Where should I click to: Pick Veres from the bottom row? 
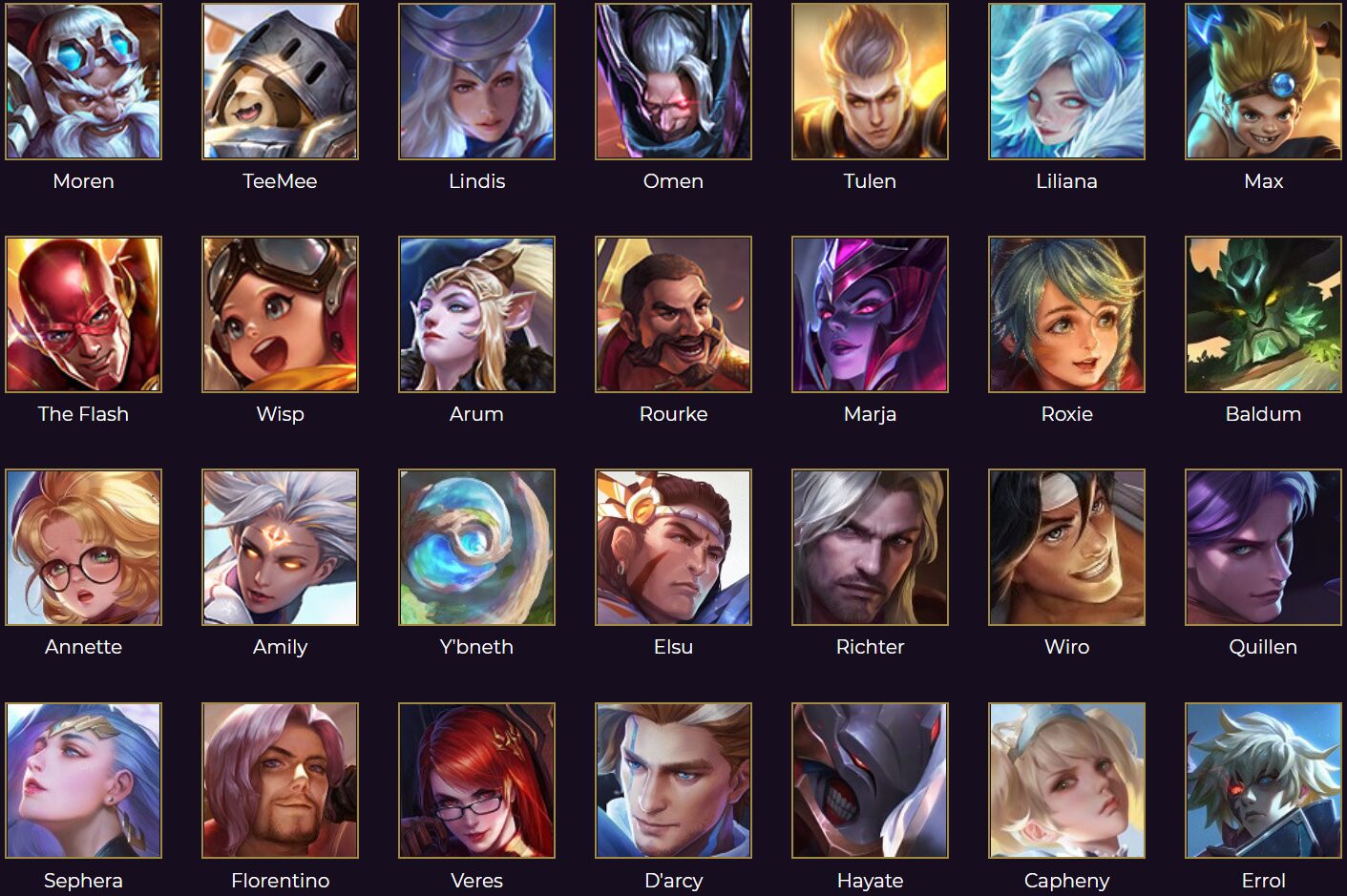point(476,781)
